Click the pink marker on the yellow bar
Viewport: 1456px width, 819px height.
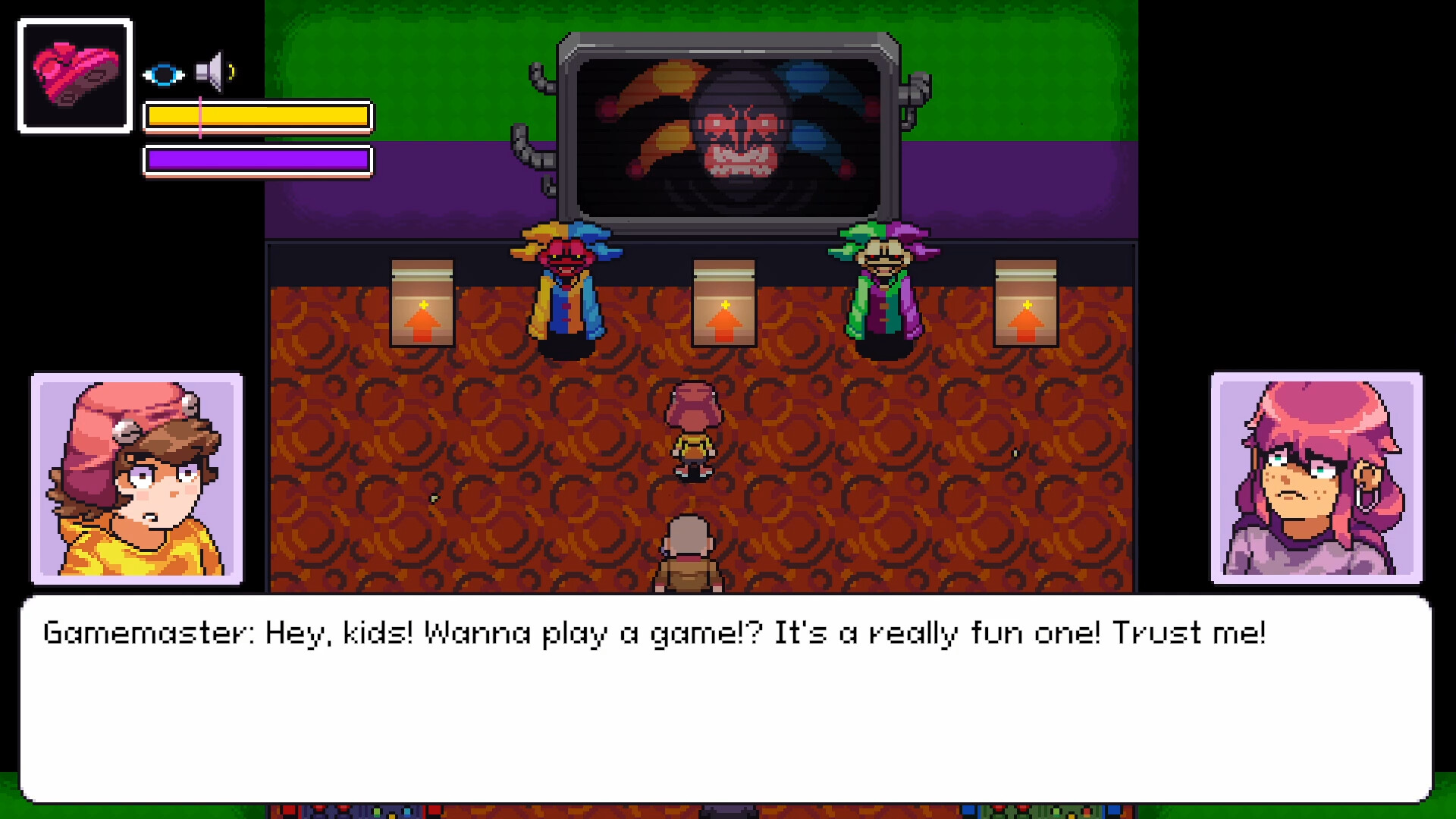tap(199, 117)
